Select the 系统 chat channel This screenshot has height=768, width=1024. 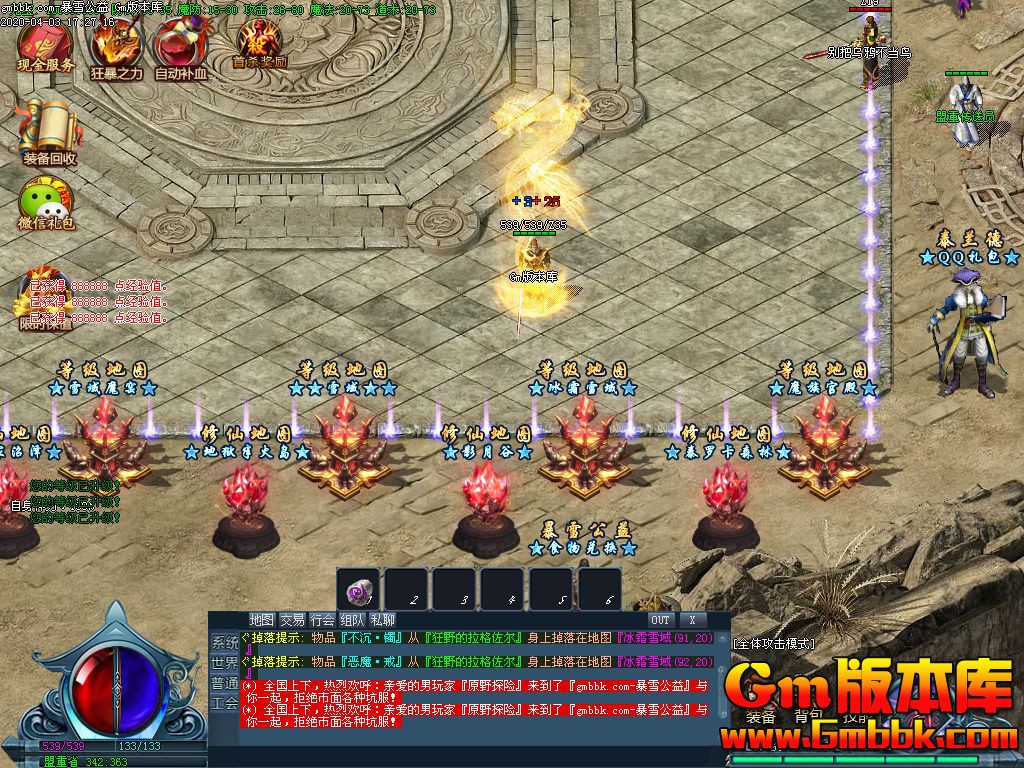click(224, 642)
